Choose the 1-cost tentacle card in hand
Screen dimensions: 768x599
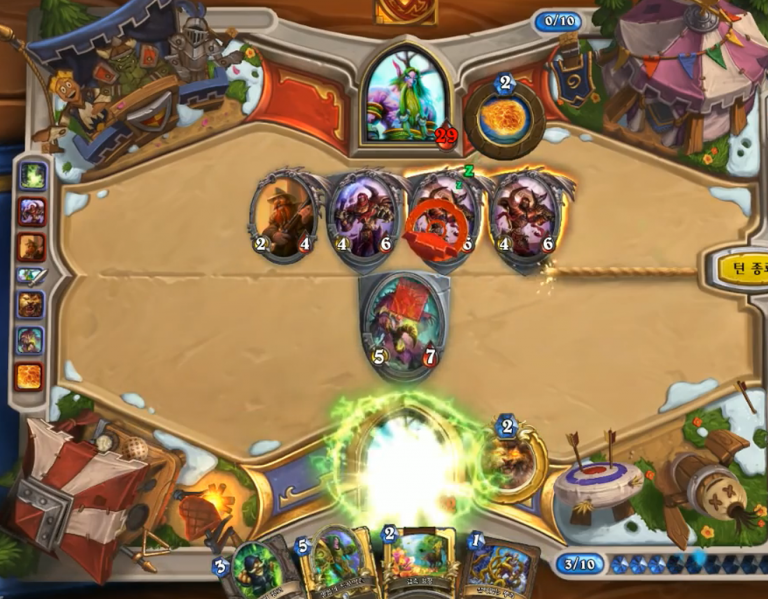(497, 570)
